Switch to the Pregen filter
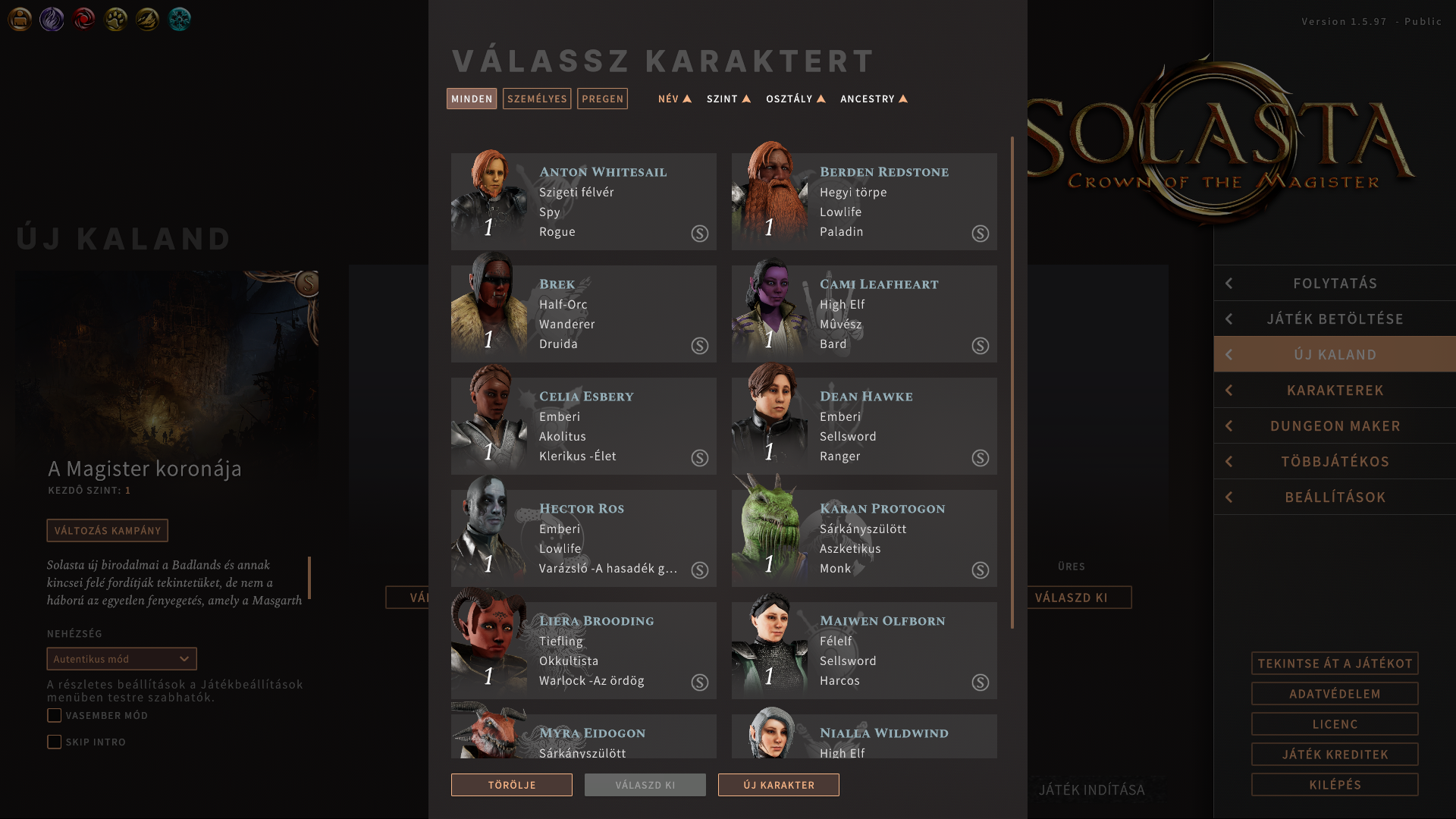 (602, 99)
